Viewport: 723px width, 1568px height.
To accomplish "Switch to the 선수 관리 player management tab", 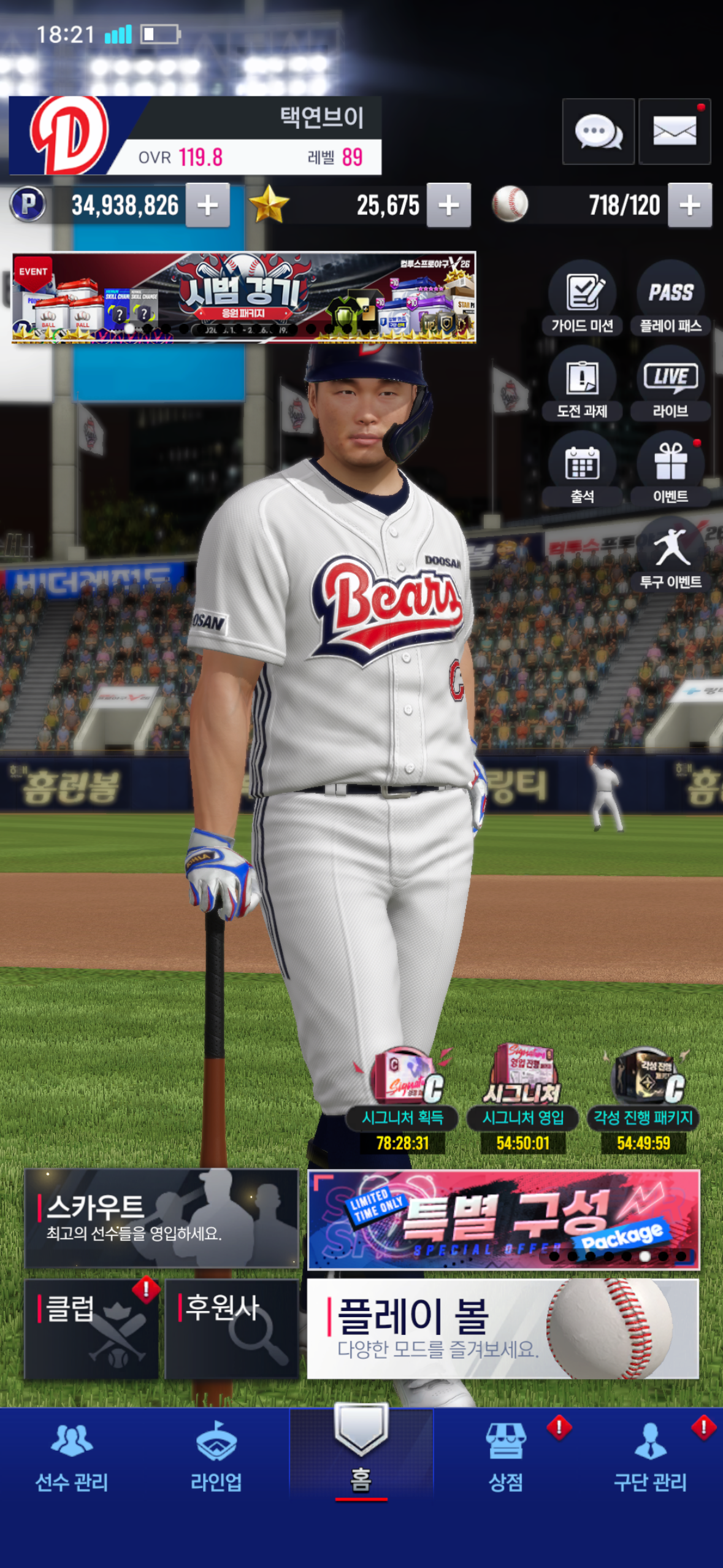I will coord(72,1458).
